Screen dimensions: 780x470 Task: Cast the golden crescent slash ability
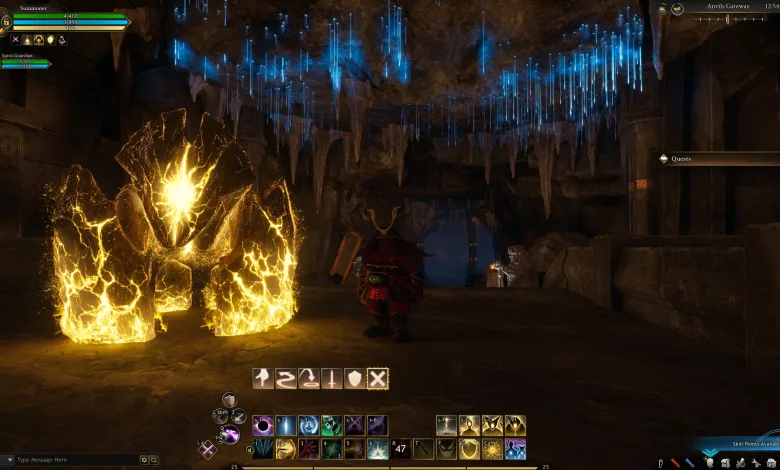(x=285, y=448)
